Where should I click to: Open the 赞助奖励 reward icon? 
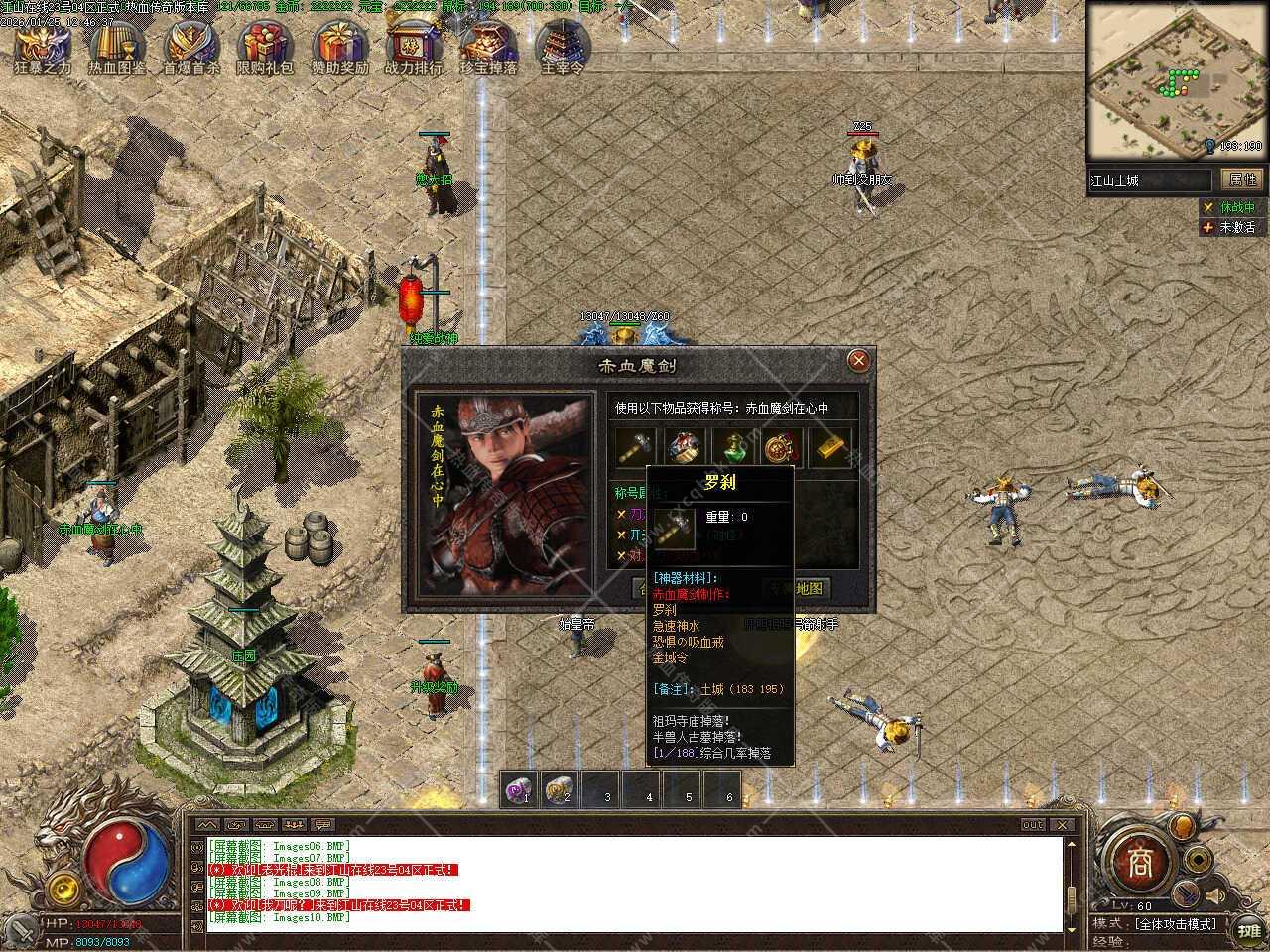[x=340, y=45]
